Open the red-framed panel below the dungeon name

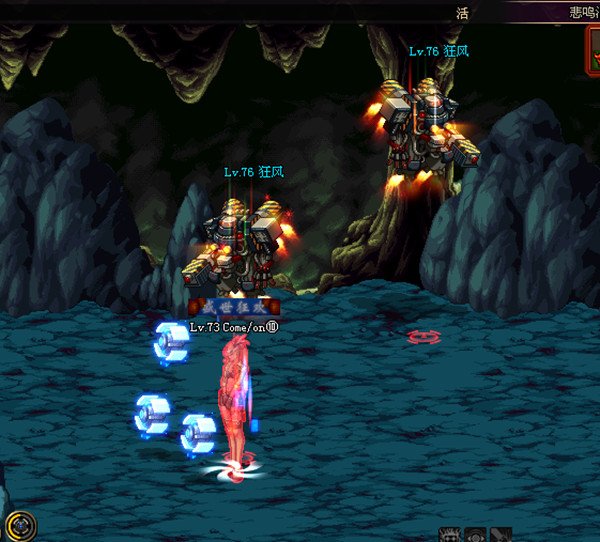tap(593, 48)
